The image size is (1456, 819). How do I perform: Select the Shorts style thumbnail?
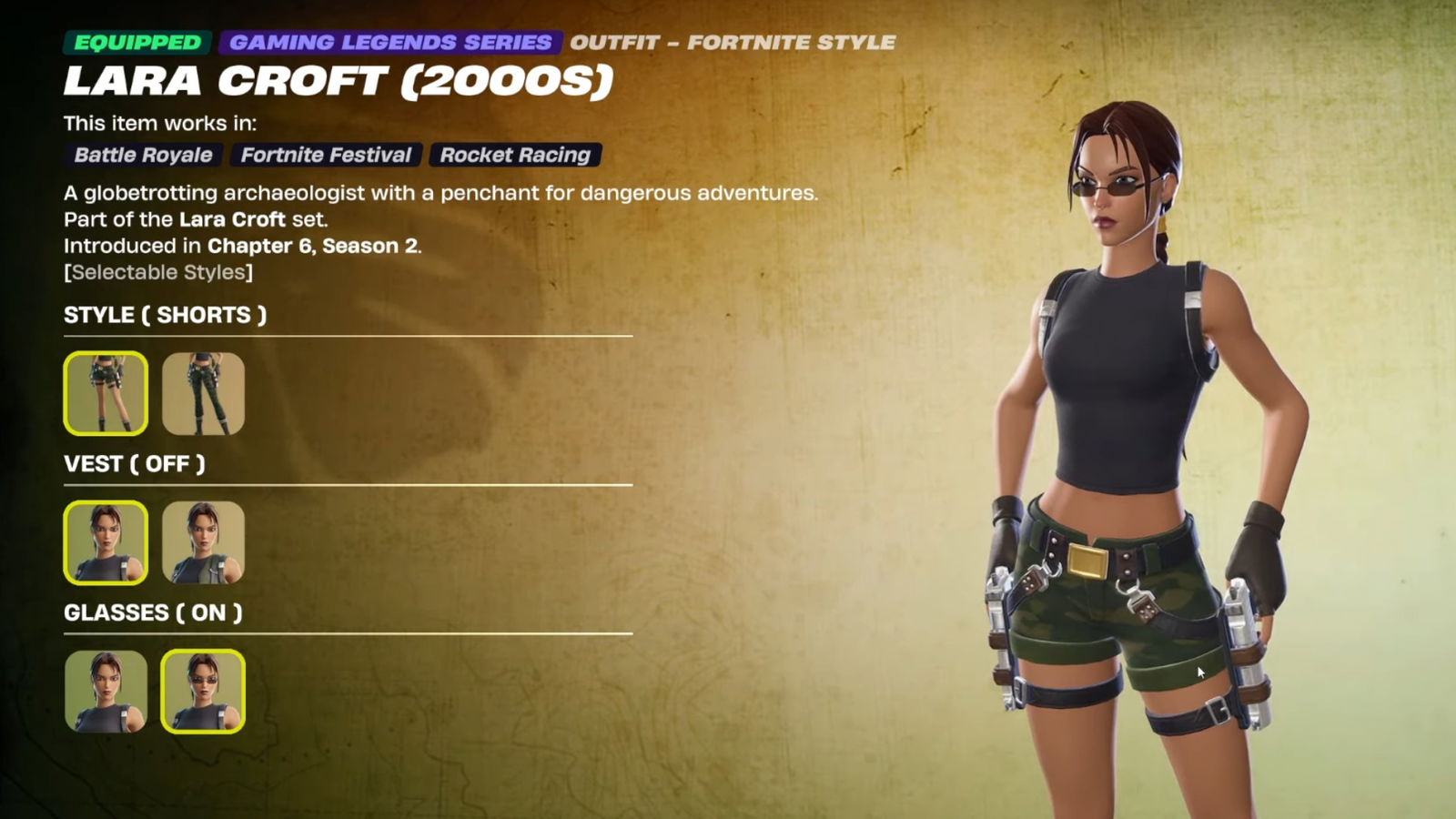pos(106,393)
